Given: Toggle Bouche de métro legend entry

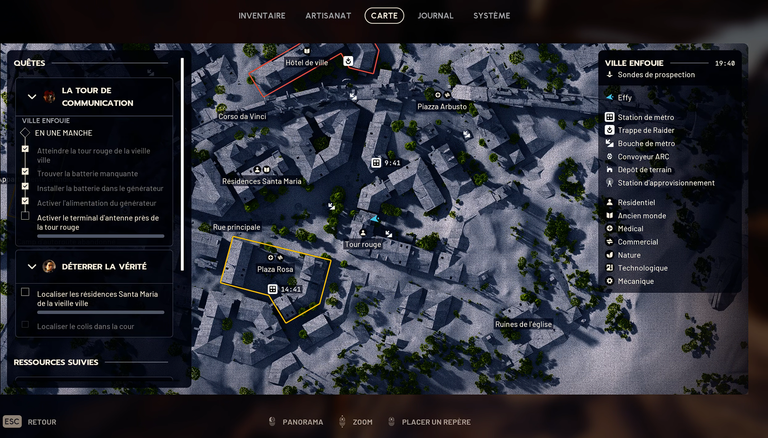Looking at the screenshot, I should click(x=644, y=143).
